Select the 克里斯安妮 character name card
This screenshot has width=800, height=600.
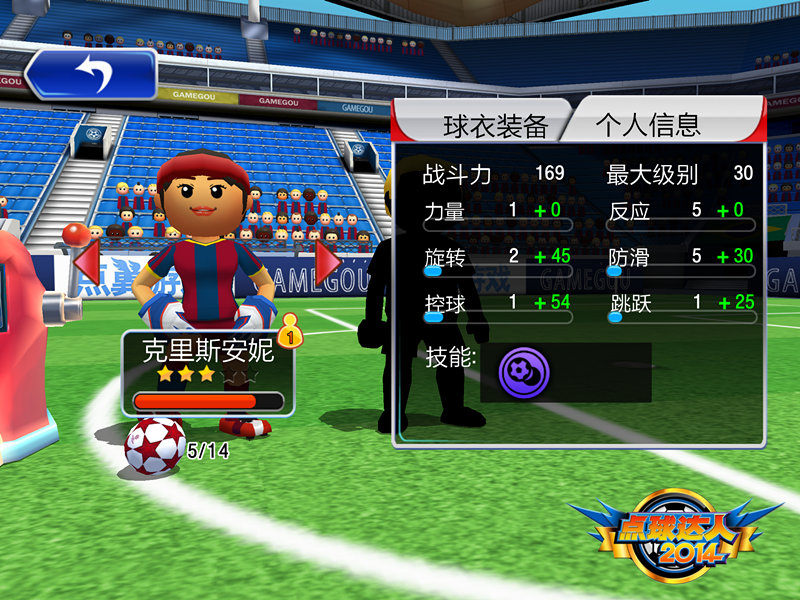208,370
